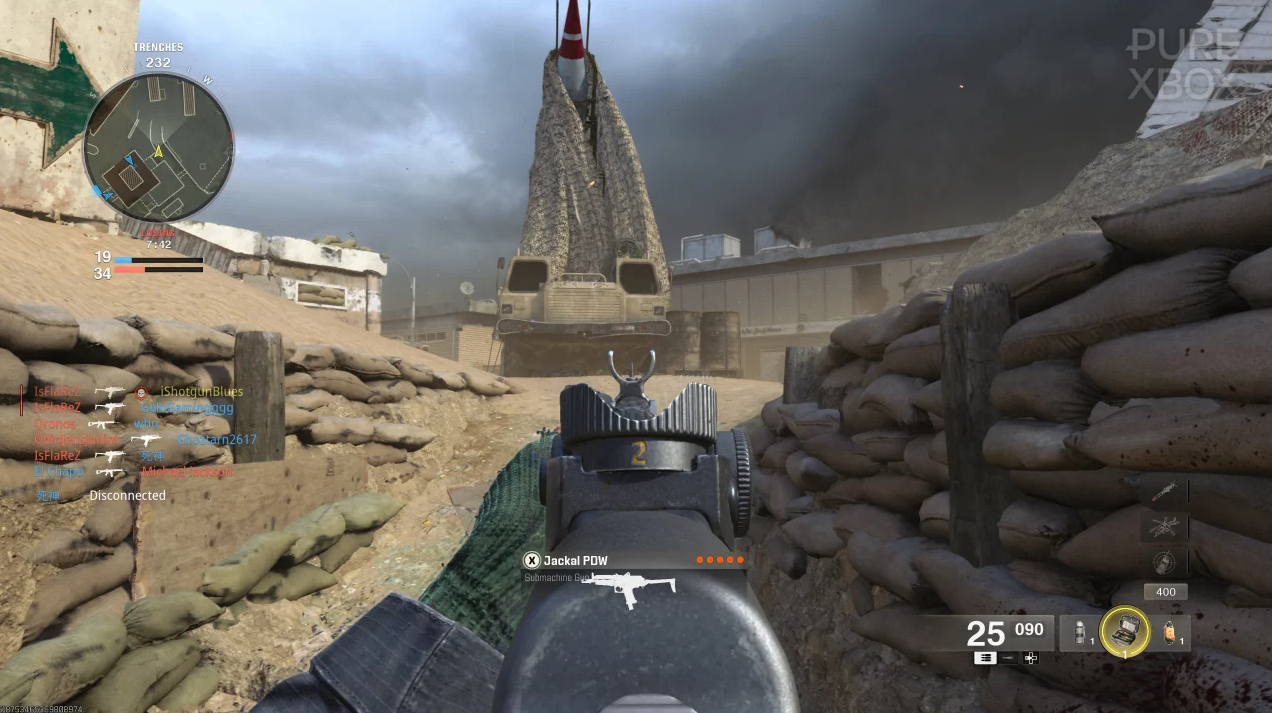The height and width of the screenshot is (713, 1272).
Task: Use the yellow-ringed field upgrade case
Action: tap(1124, 632)
